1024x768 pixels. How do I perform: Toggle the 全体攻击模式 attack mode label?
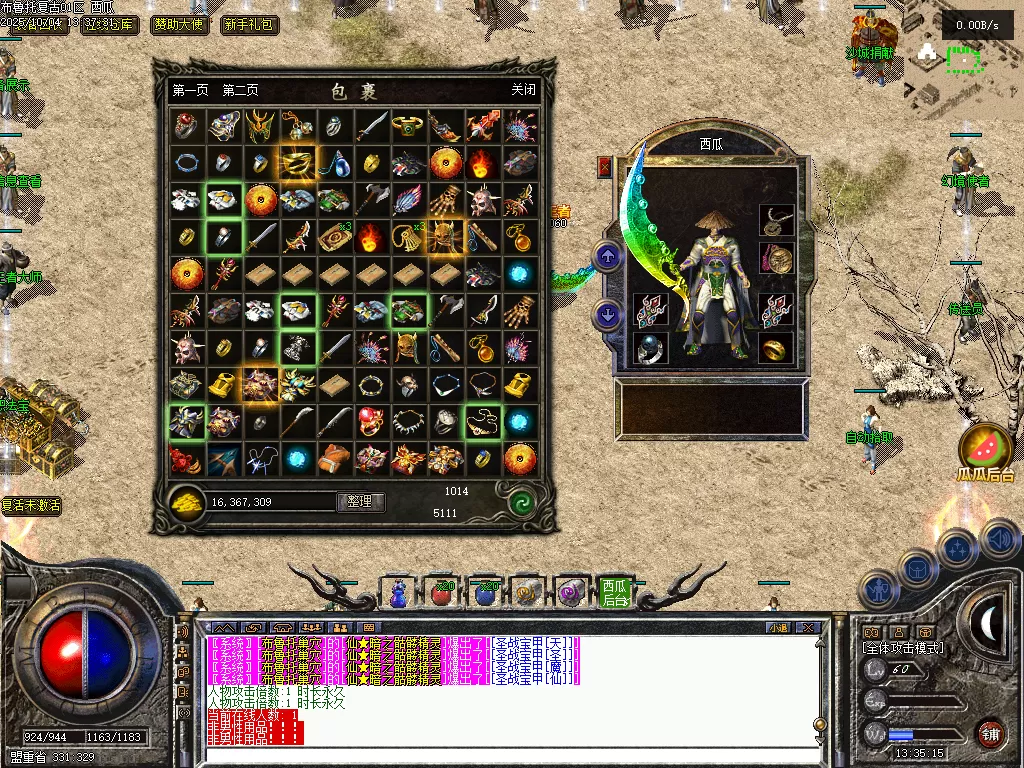click(x=903, y=648)
